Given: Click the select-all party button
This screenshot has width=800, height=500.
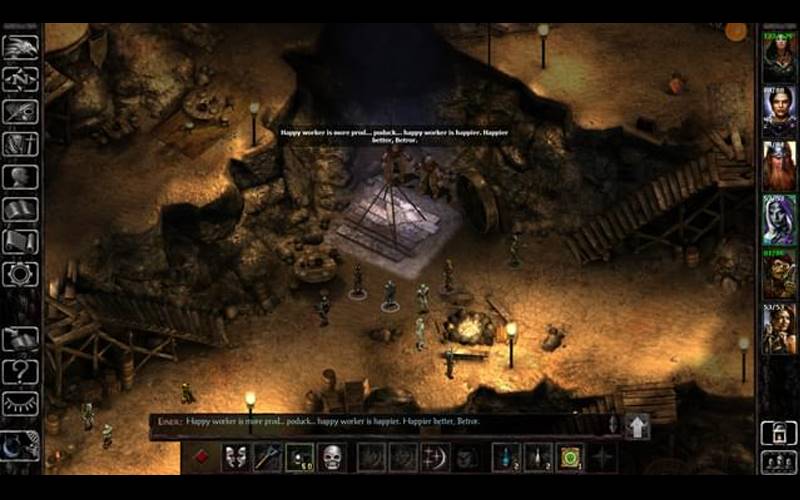Looking at the screenshot, I should [779, 462].
